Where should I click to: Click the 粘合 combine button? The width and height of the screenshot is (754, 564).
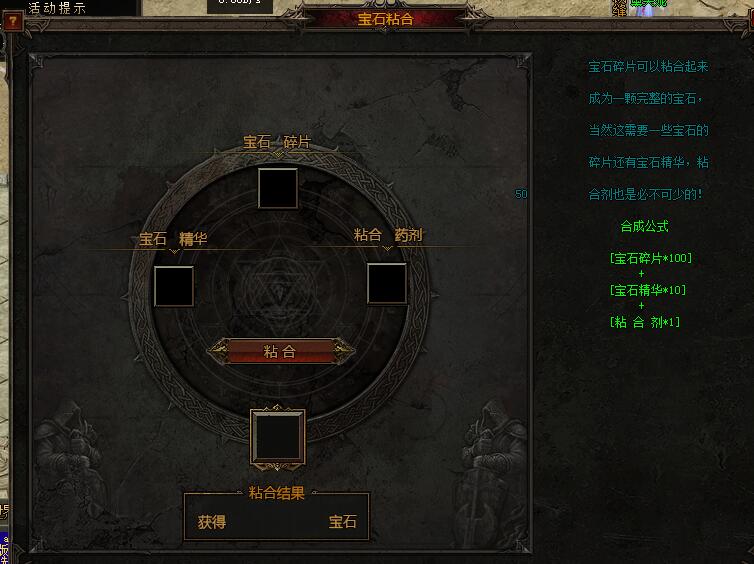280,351
